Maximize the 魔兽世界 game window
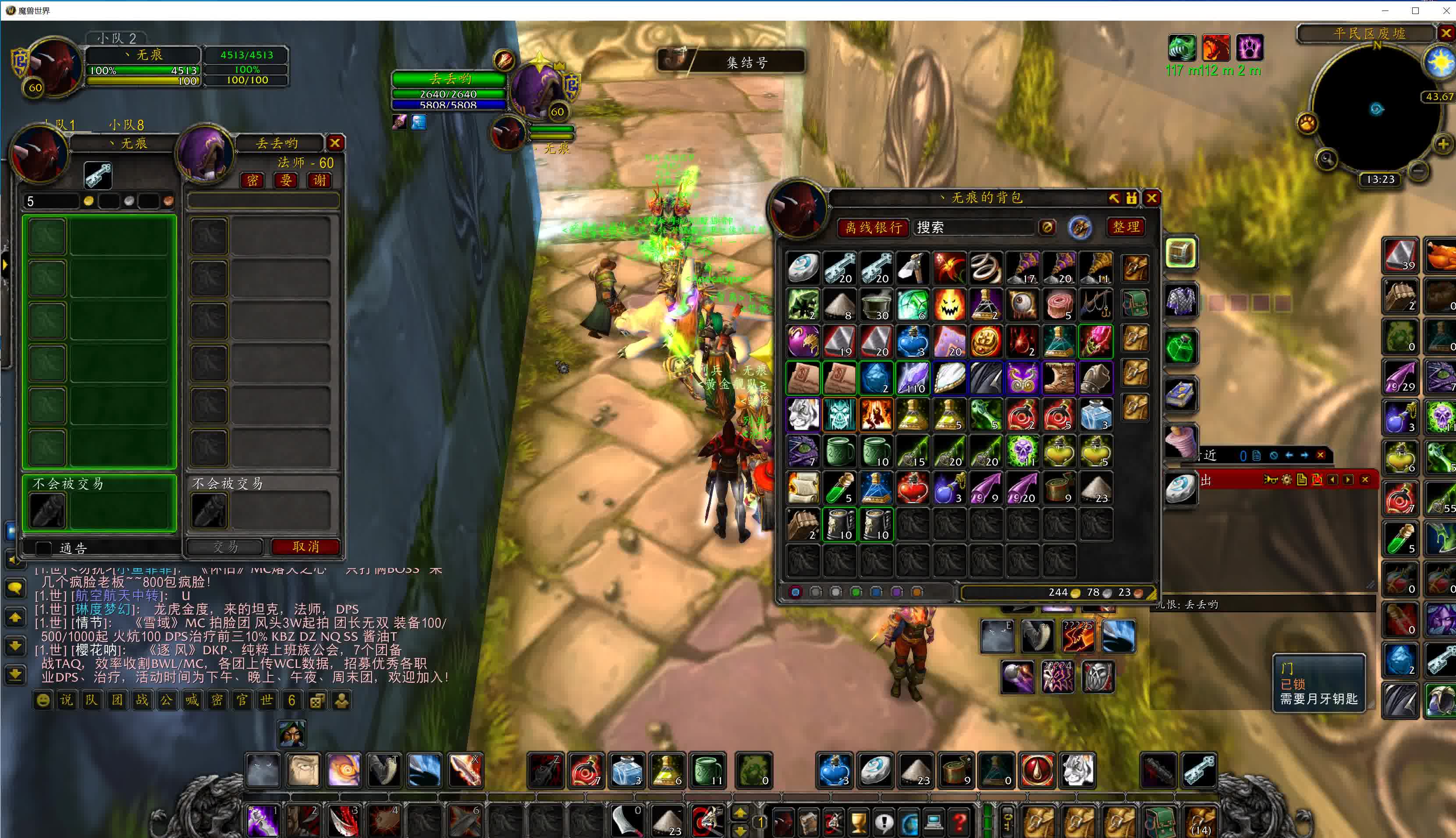 click(x=1415, y=11)
